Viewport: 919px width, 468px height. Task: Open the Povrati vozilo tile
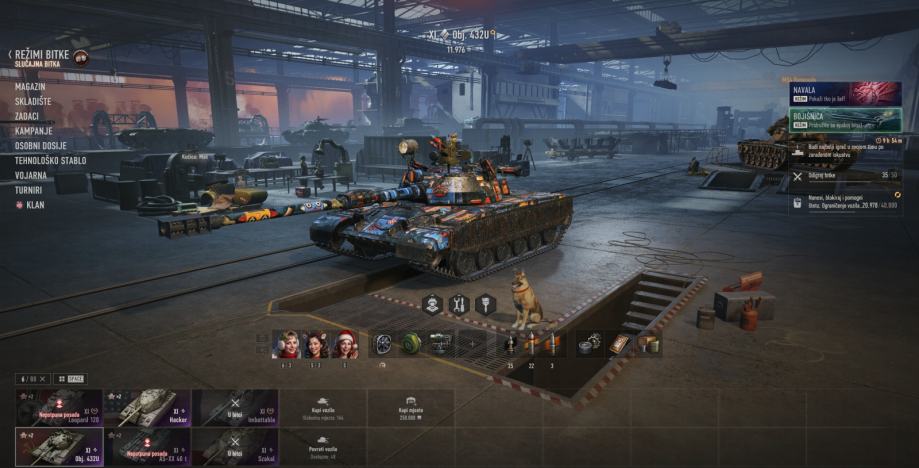[323, 447]
